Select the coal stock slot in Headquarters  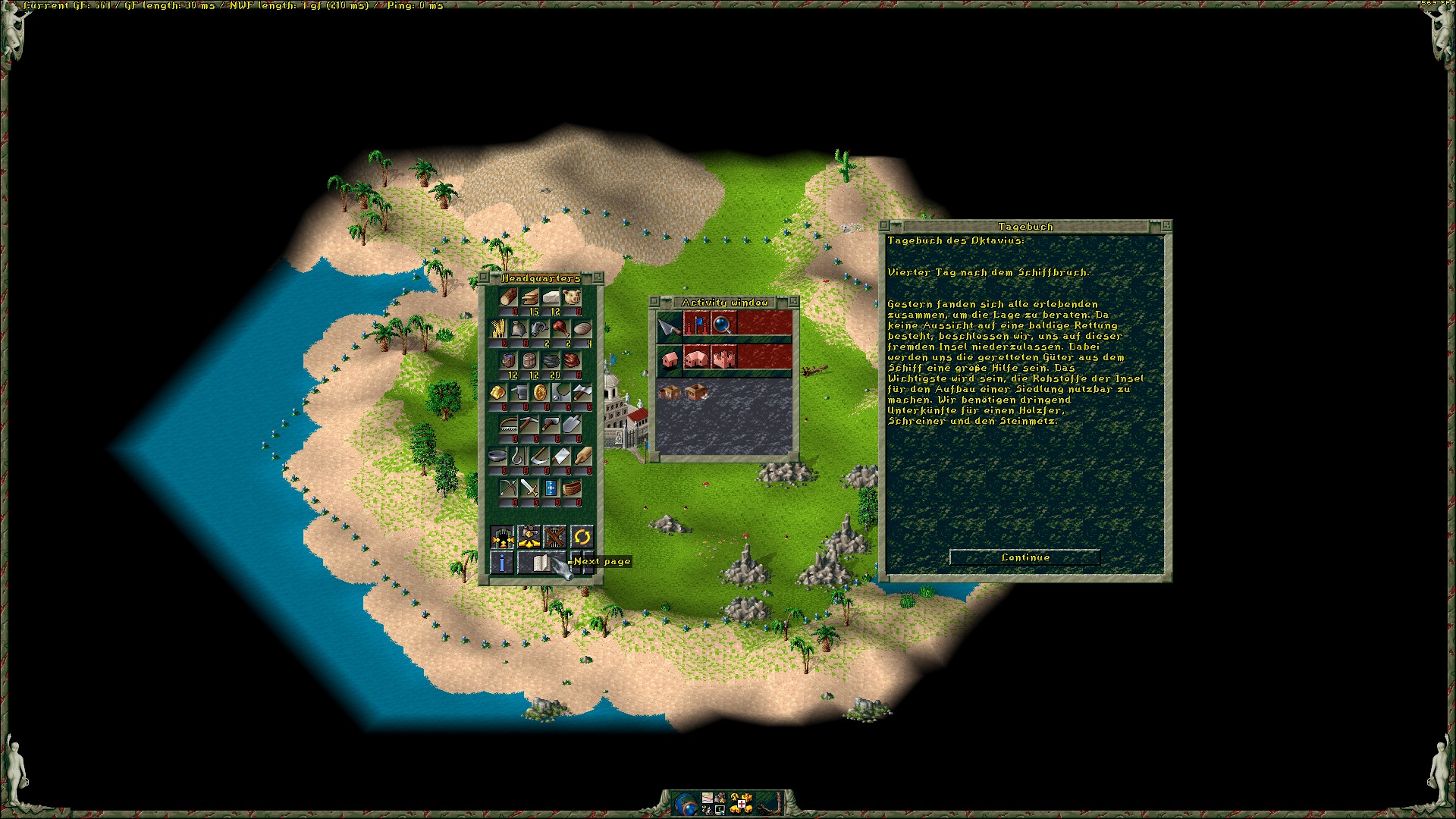[551, 361]
